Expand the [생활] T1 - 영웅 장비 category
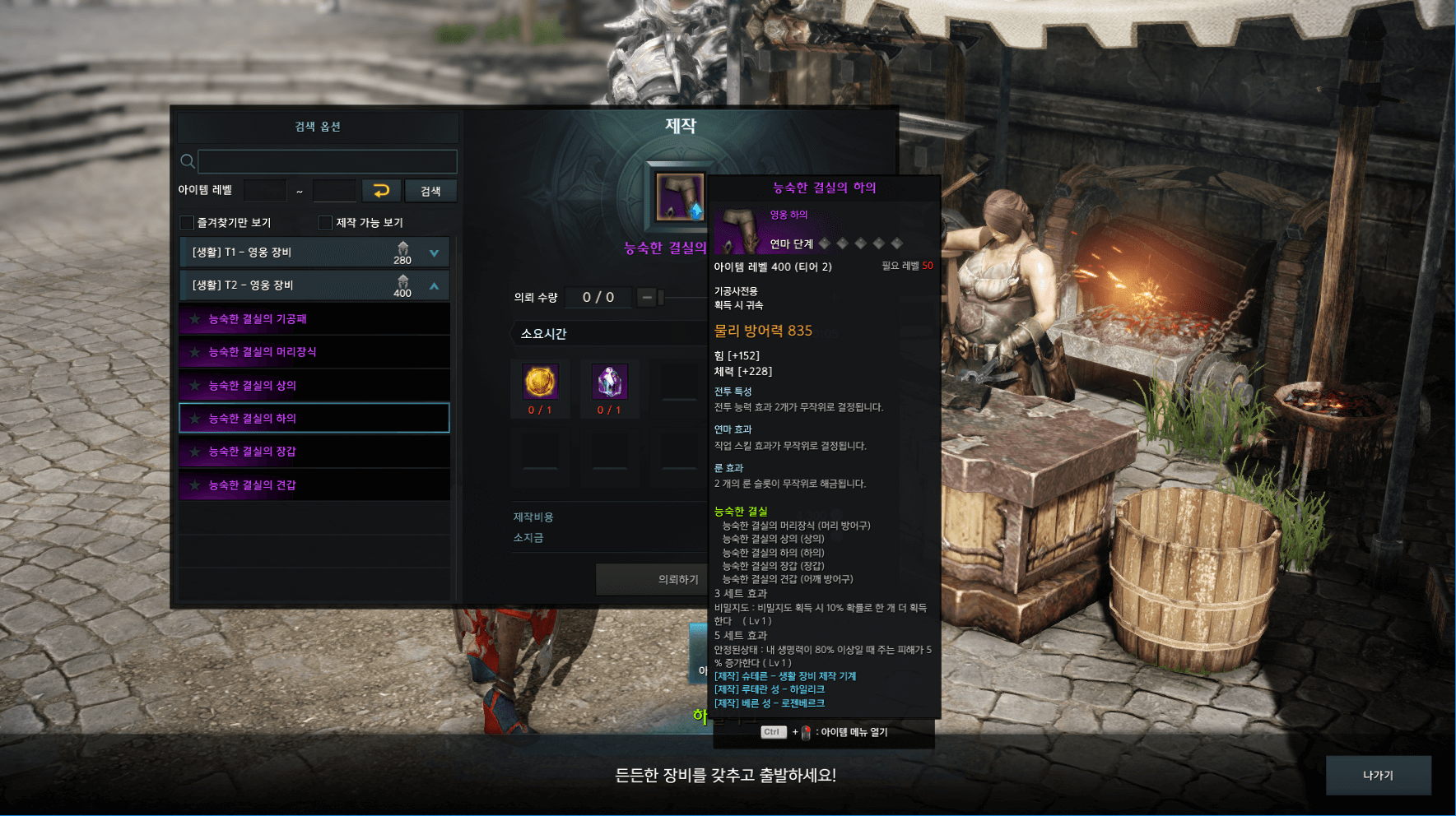This screenshot has width=1456, height=816. point(434,253)
